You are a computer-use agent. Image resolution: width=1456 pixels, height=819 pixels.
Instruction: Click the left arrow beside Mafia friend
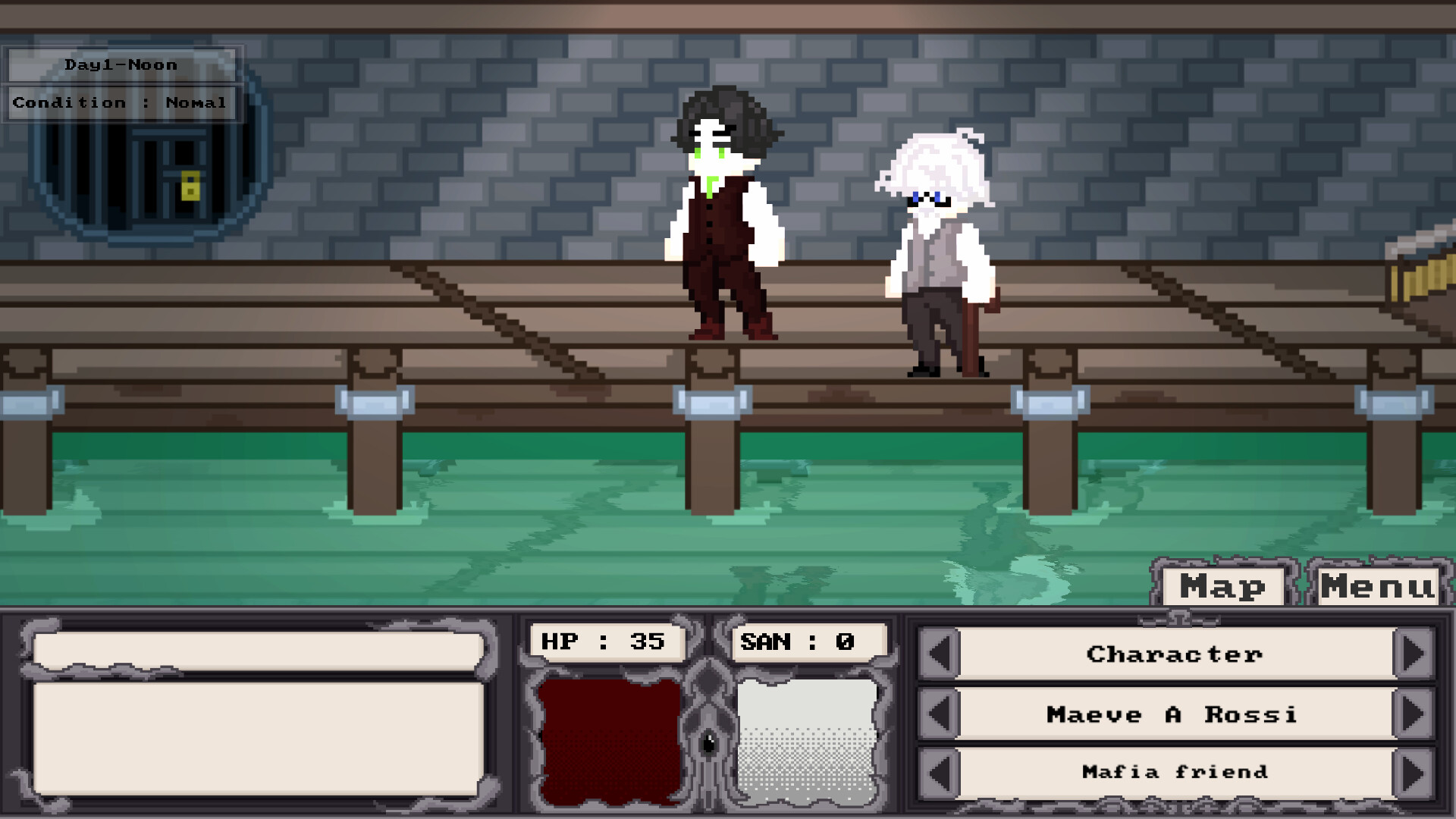pyautogui.click(x=938, y=772)
